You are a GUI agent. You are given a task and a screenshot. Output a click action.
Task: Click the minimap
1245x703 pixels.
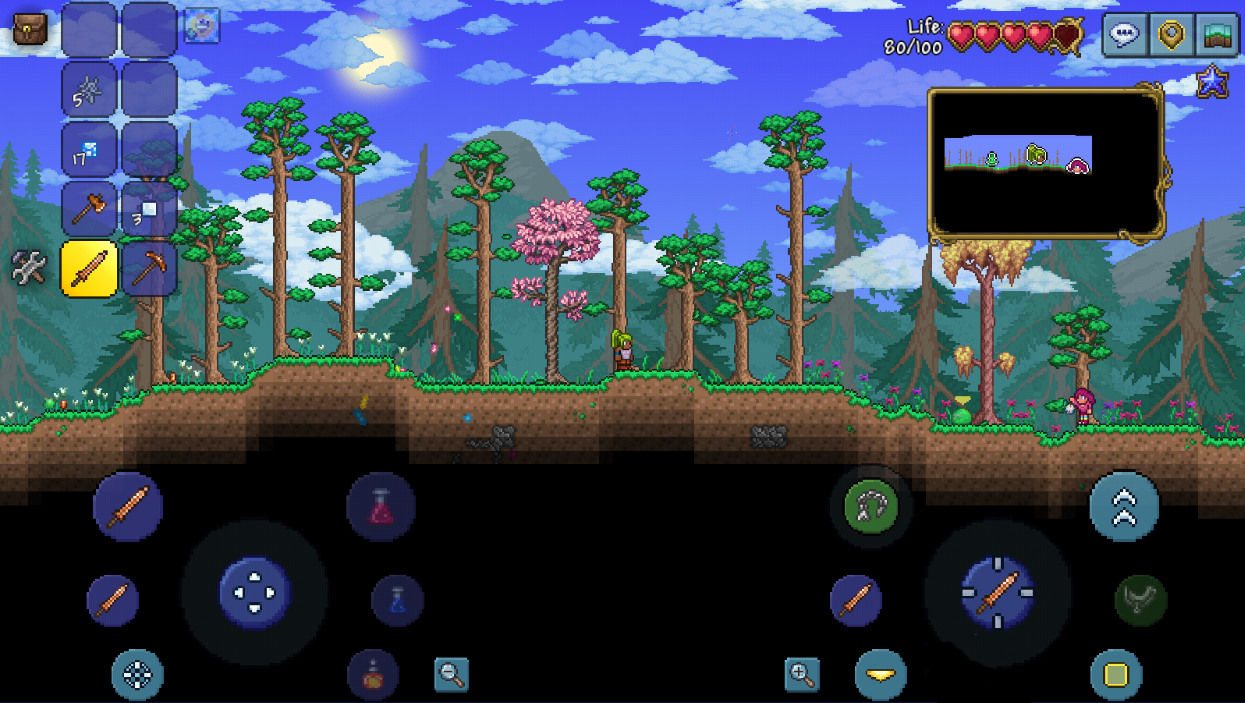(x=1045, y=165)
